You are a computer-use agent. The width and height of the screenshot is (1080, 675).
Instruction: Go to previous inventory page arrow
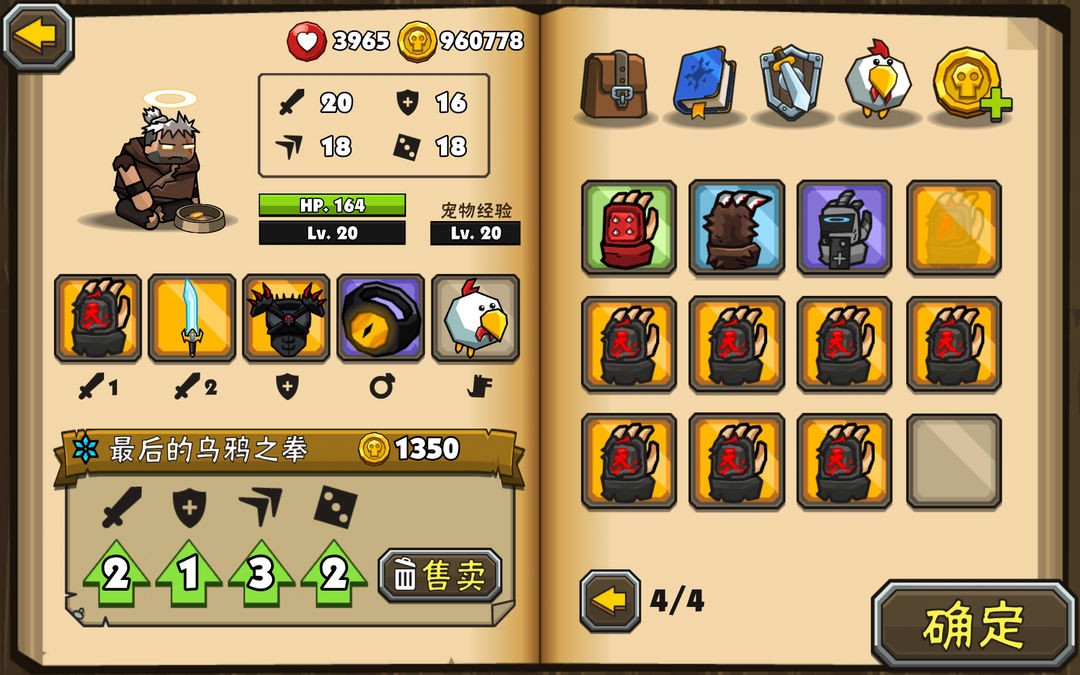(x=609, y=601)
